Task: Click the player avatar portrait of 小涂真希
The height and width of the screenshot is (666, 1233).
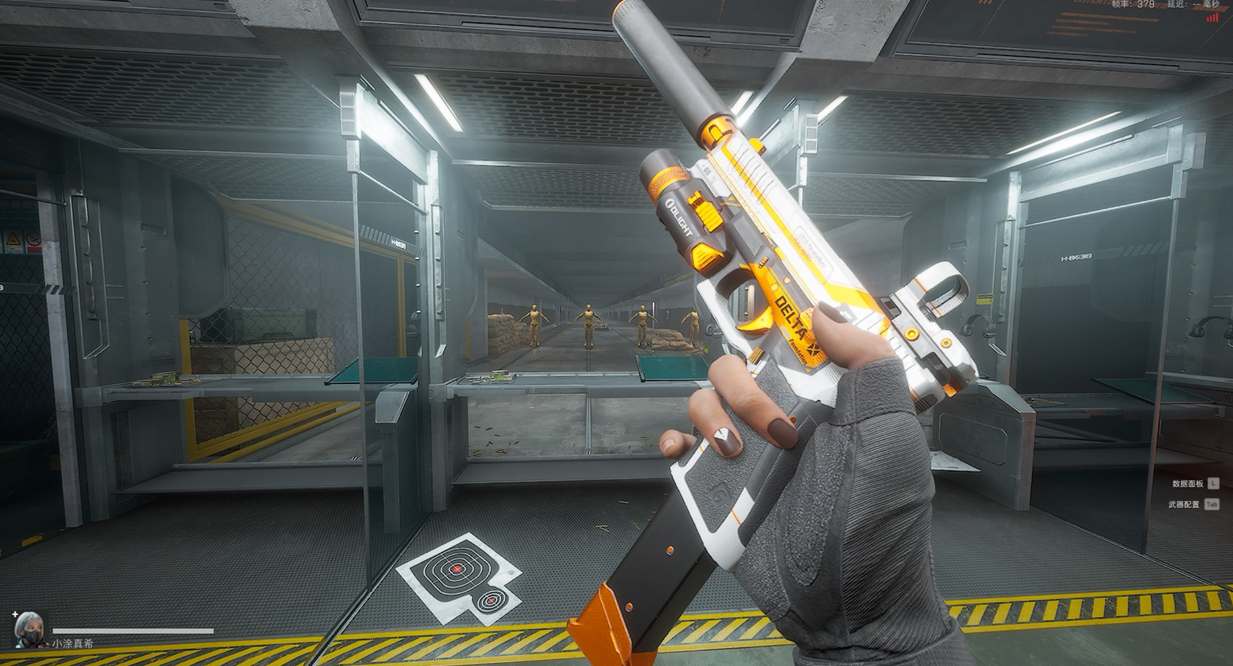Action: (28, 628)
